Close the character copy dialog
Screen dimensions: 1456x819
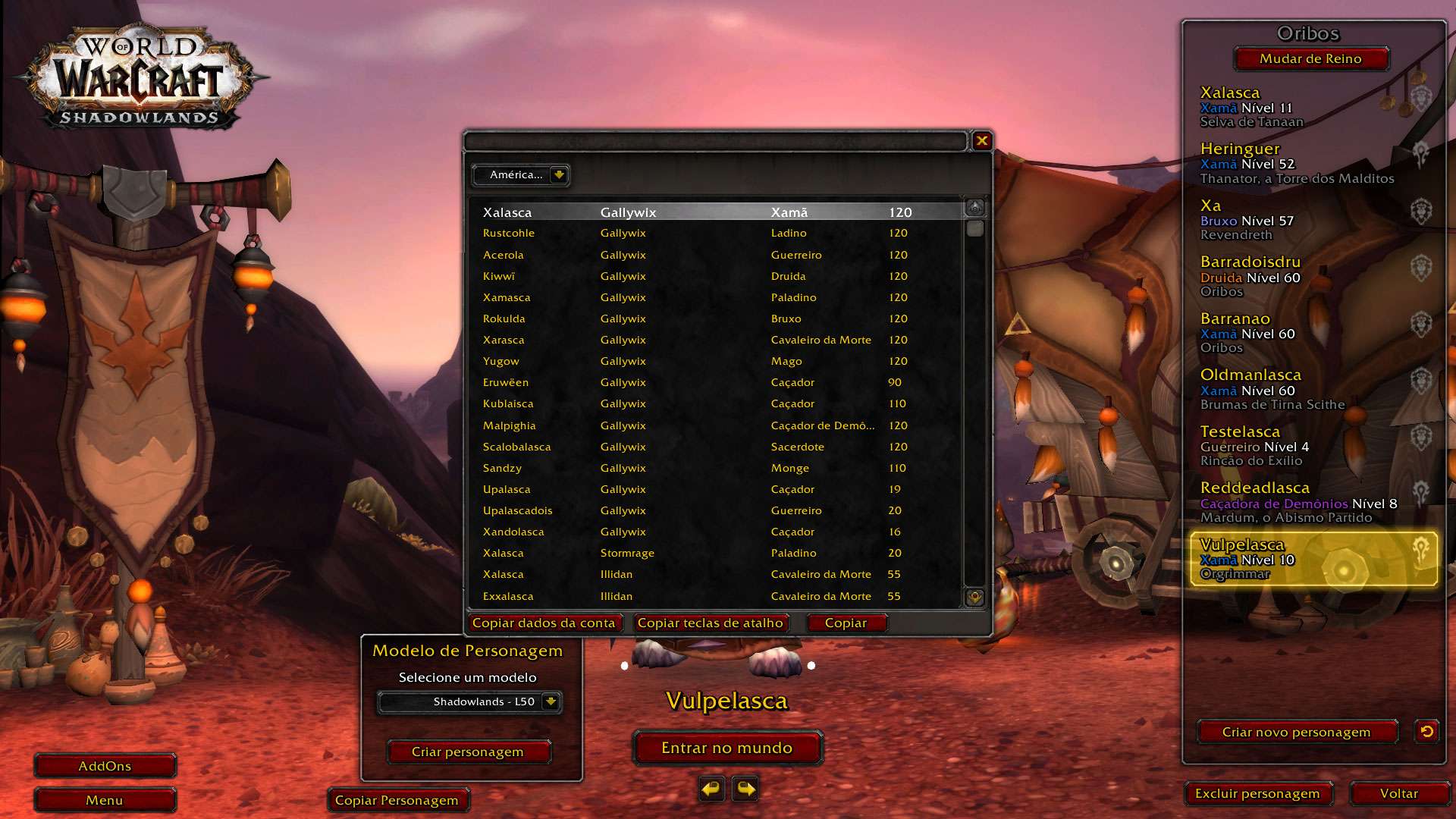[x=982, y=140]
